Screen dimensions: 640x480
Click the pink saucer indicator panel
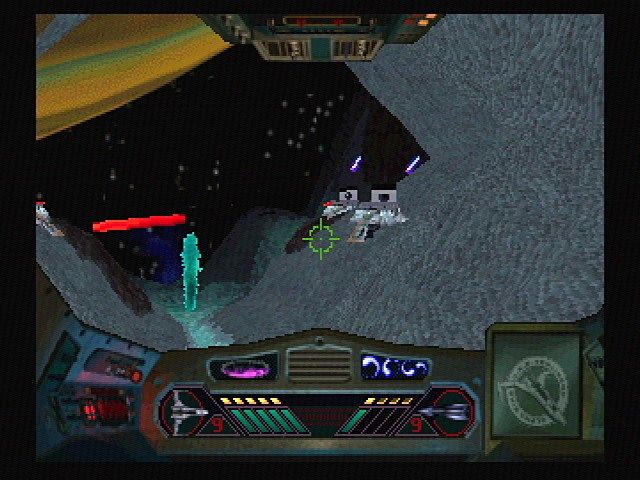[x=243, y=367]
